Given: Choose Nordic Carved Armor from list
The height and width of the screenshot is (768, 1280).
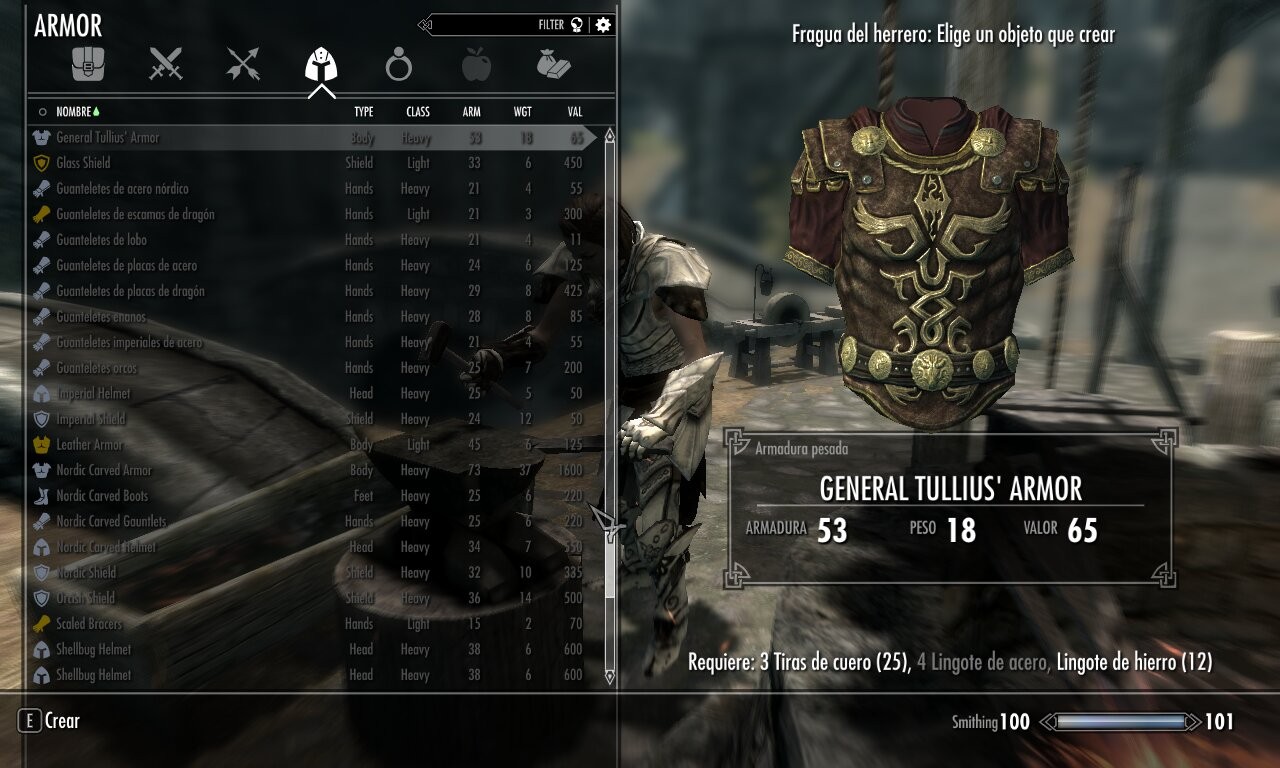Looking at the screenshot, I should pos(104,470).
